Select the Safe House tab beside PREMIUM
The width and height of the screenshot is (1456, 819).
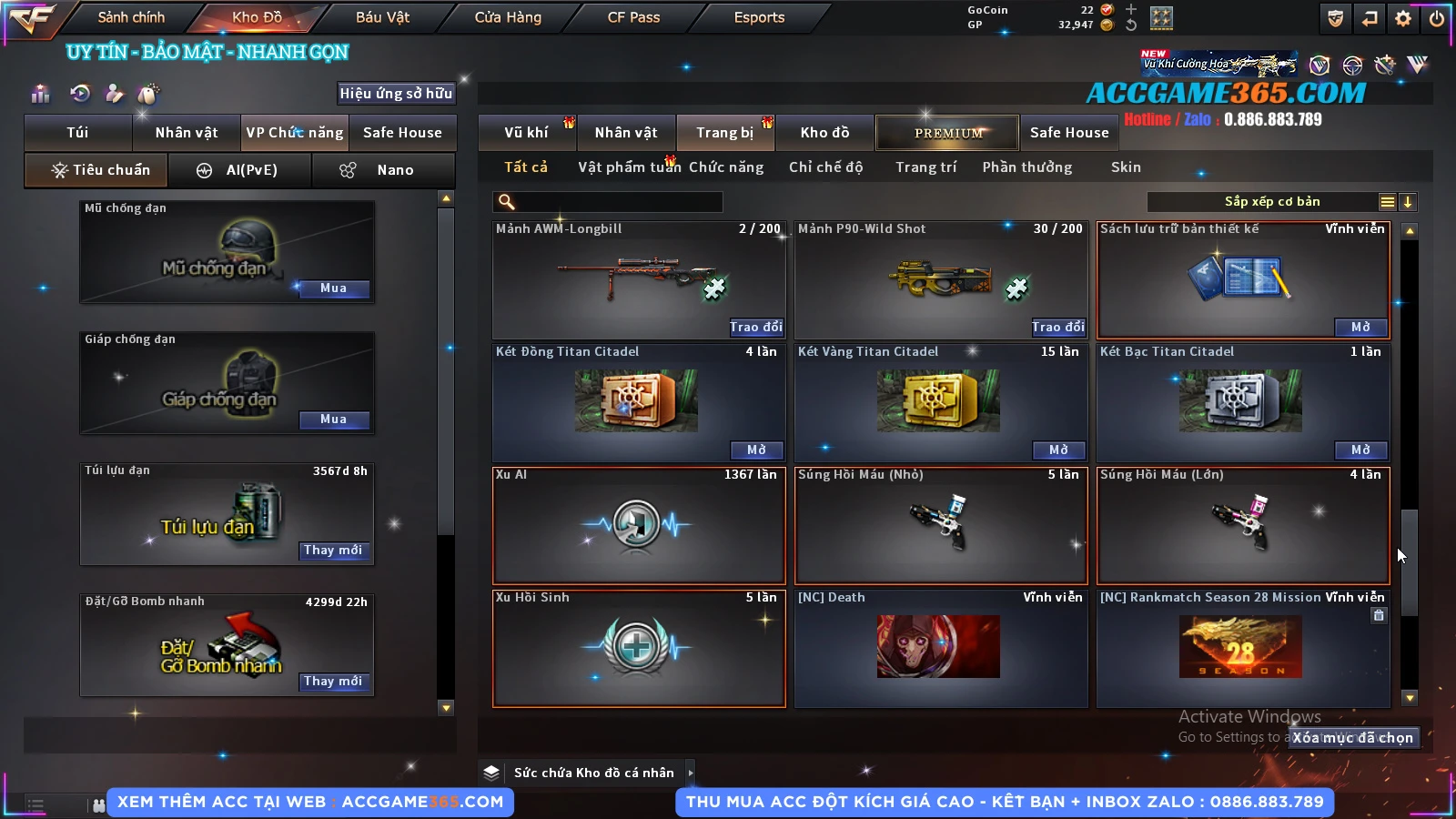pyautogui.click(x=1069, y=133)
